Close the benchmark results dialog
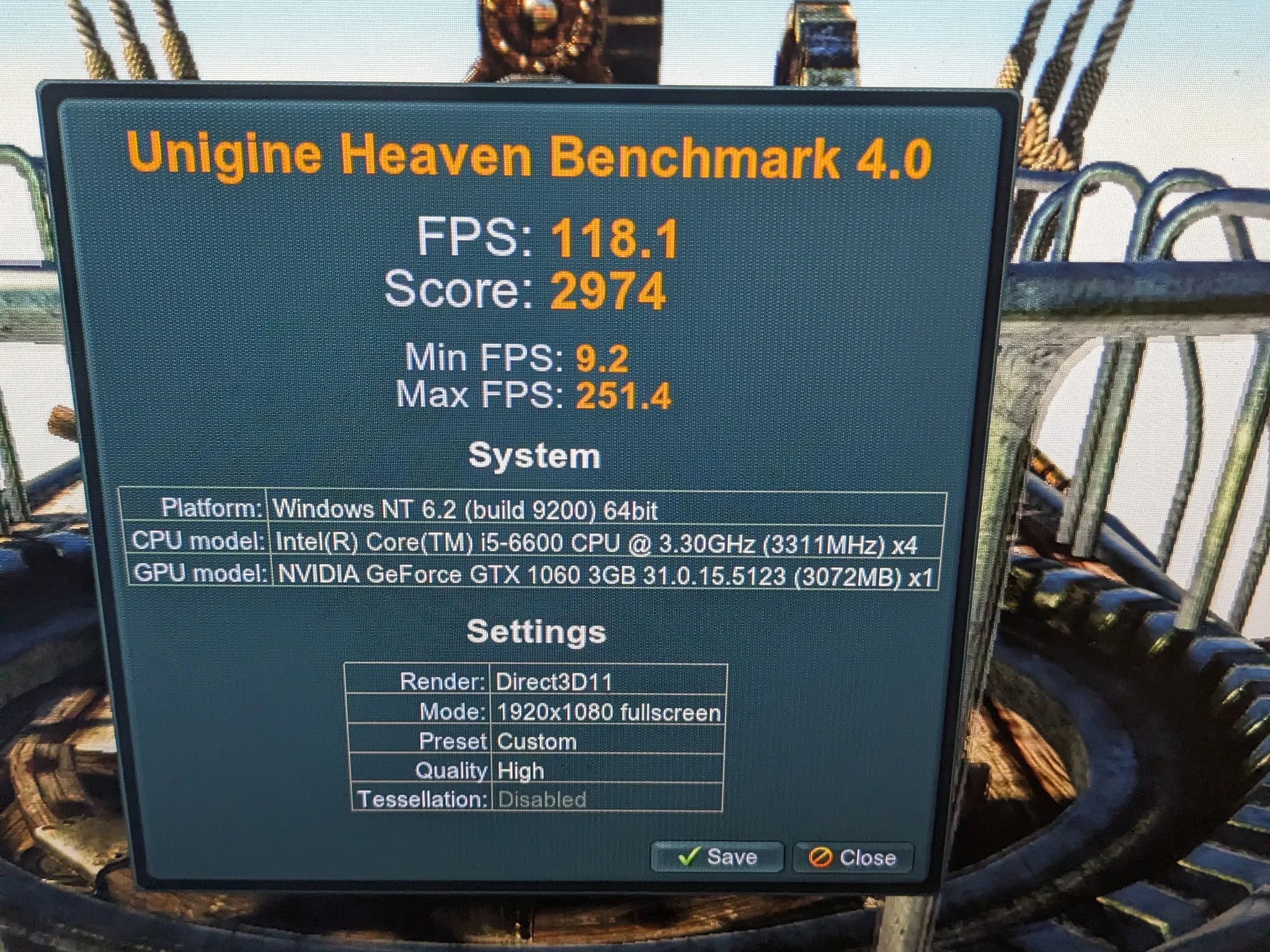Screen dimensions: 1270x952 click(853, 858)
